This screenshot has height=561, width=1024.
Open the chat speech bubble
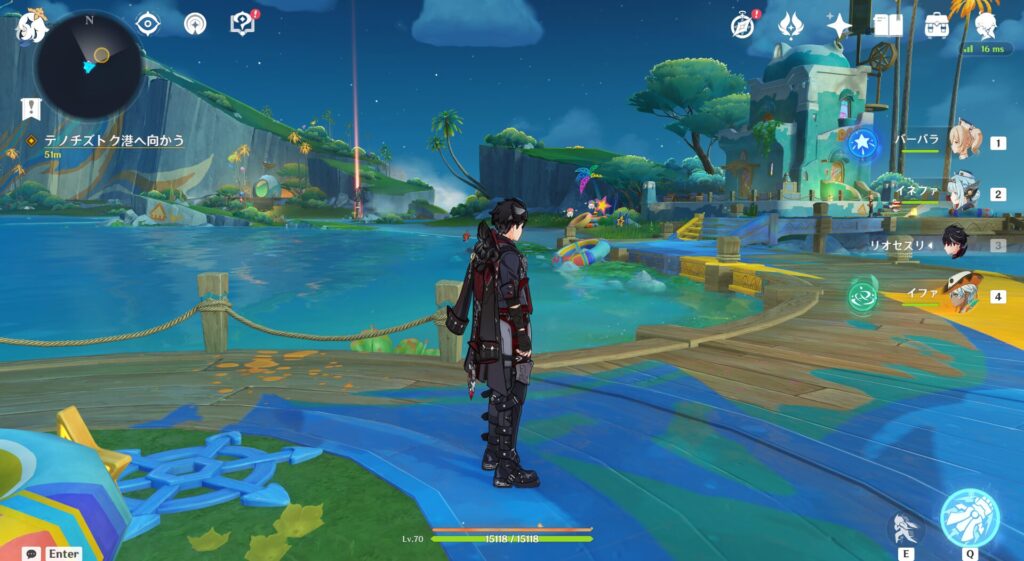pos(33,553)
